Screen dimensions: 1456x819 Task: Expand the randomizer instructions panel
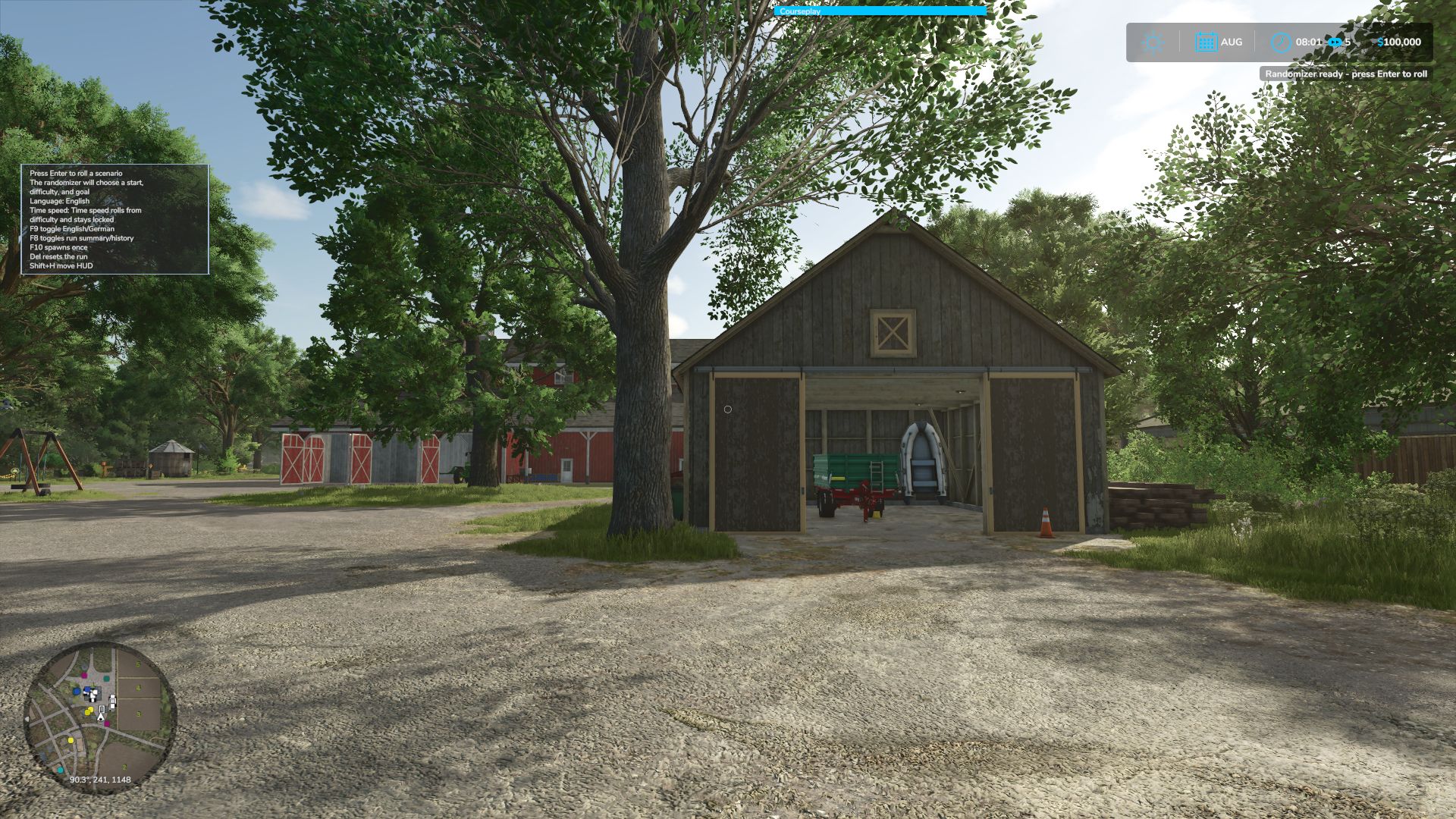114,220
